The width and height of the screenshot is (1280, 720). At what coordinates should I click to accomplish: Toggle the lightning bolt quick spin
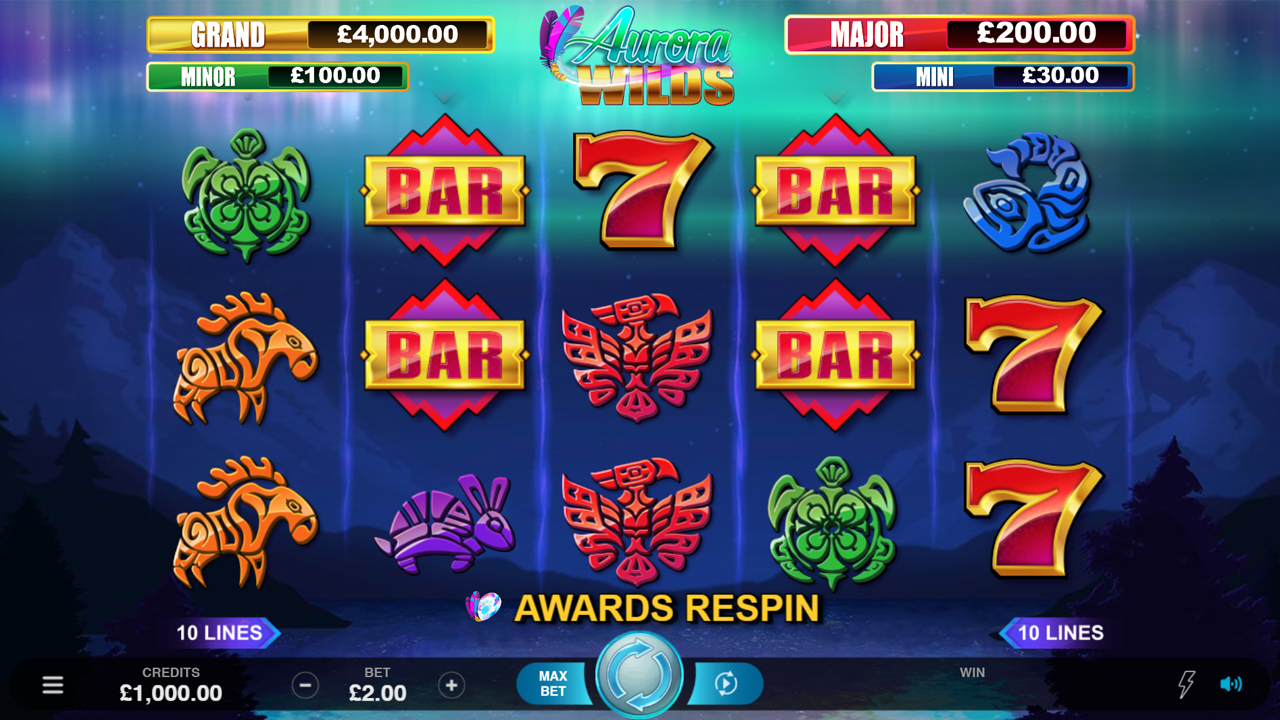coord(1186,685)
